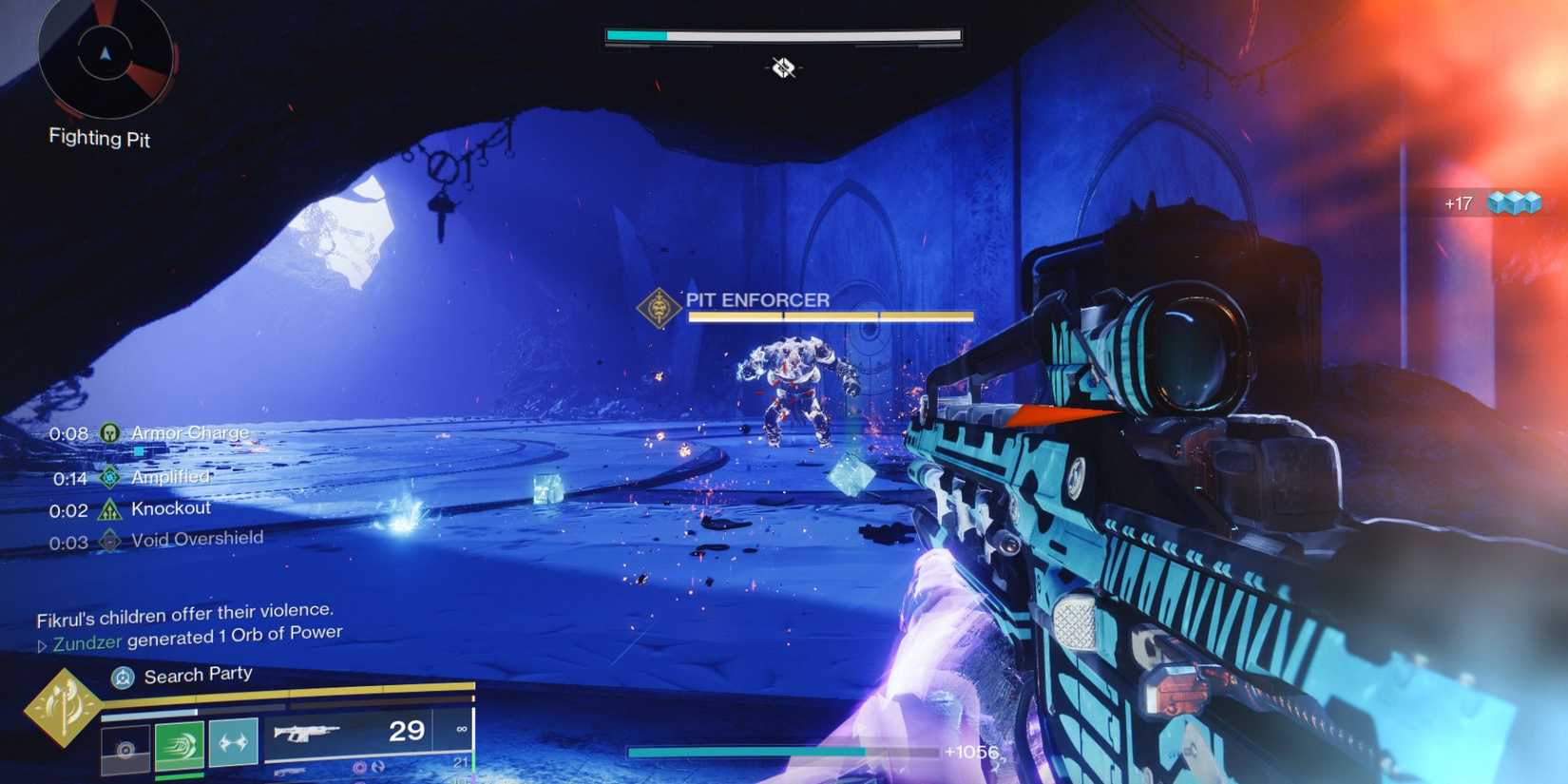Select the Amplified status icon

click(x=108, y=476)
